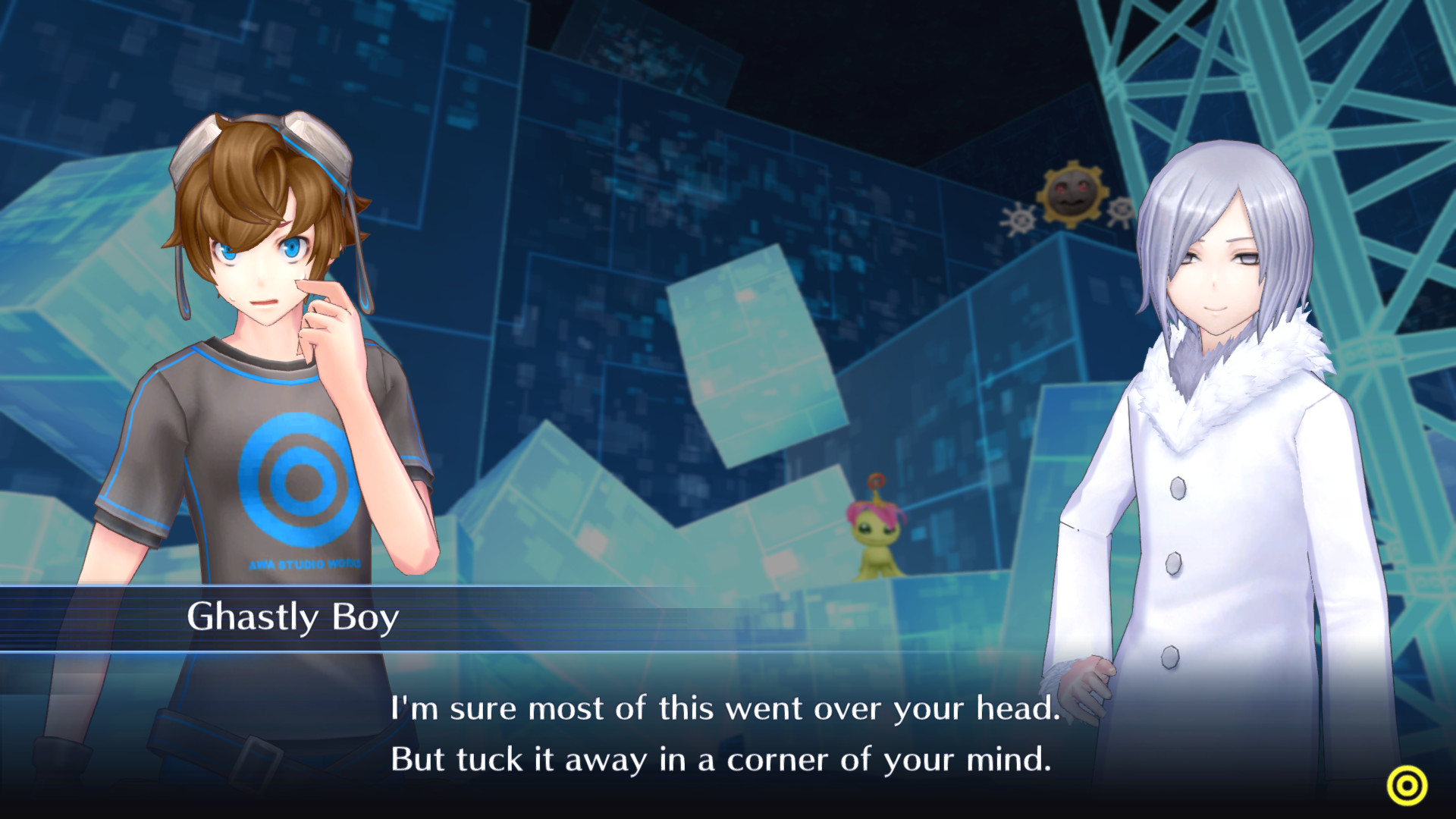Select the gear Digimon floating in the background

1072,194
